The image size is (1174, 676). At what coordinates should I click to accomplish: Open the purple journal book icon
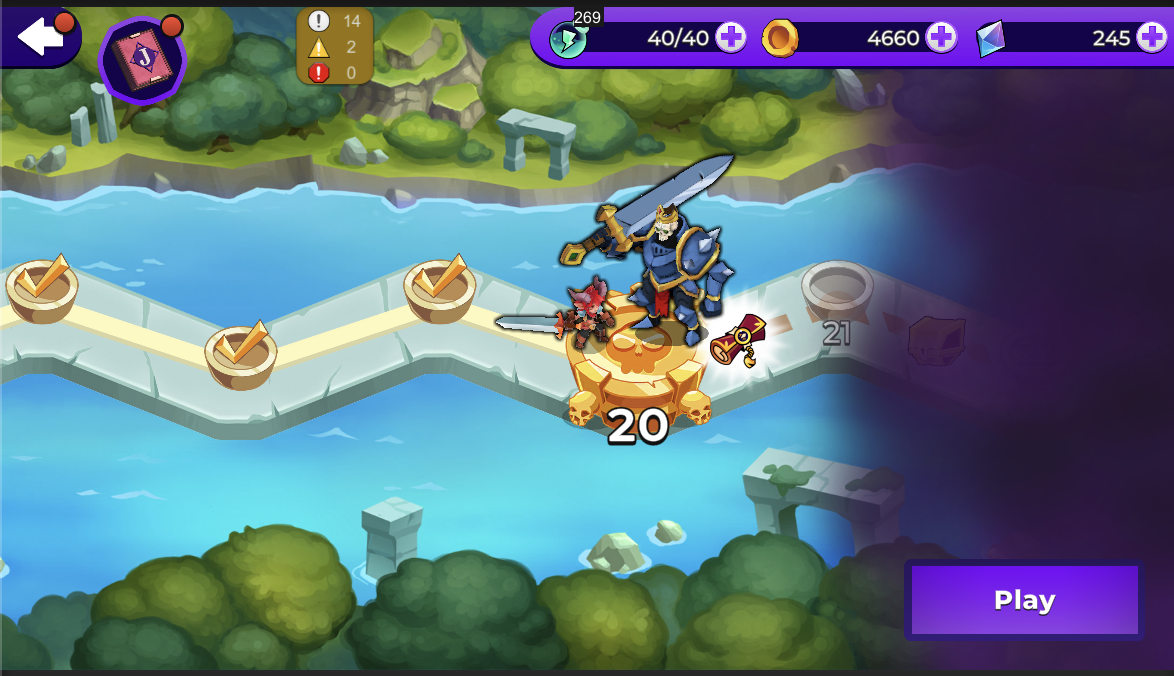143,60
